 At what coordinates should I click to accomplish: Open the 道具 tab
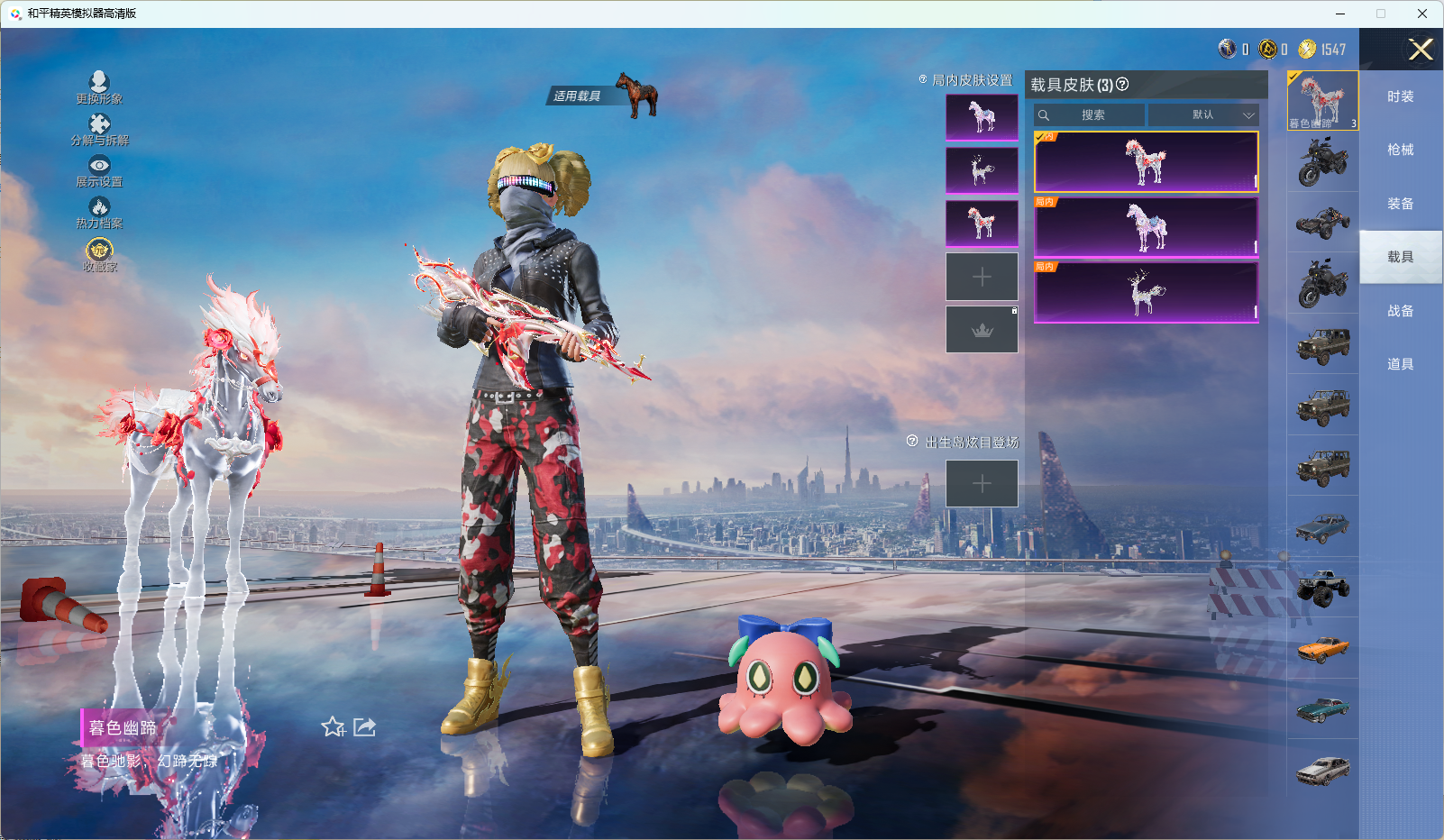click(x=1400, y=364)
